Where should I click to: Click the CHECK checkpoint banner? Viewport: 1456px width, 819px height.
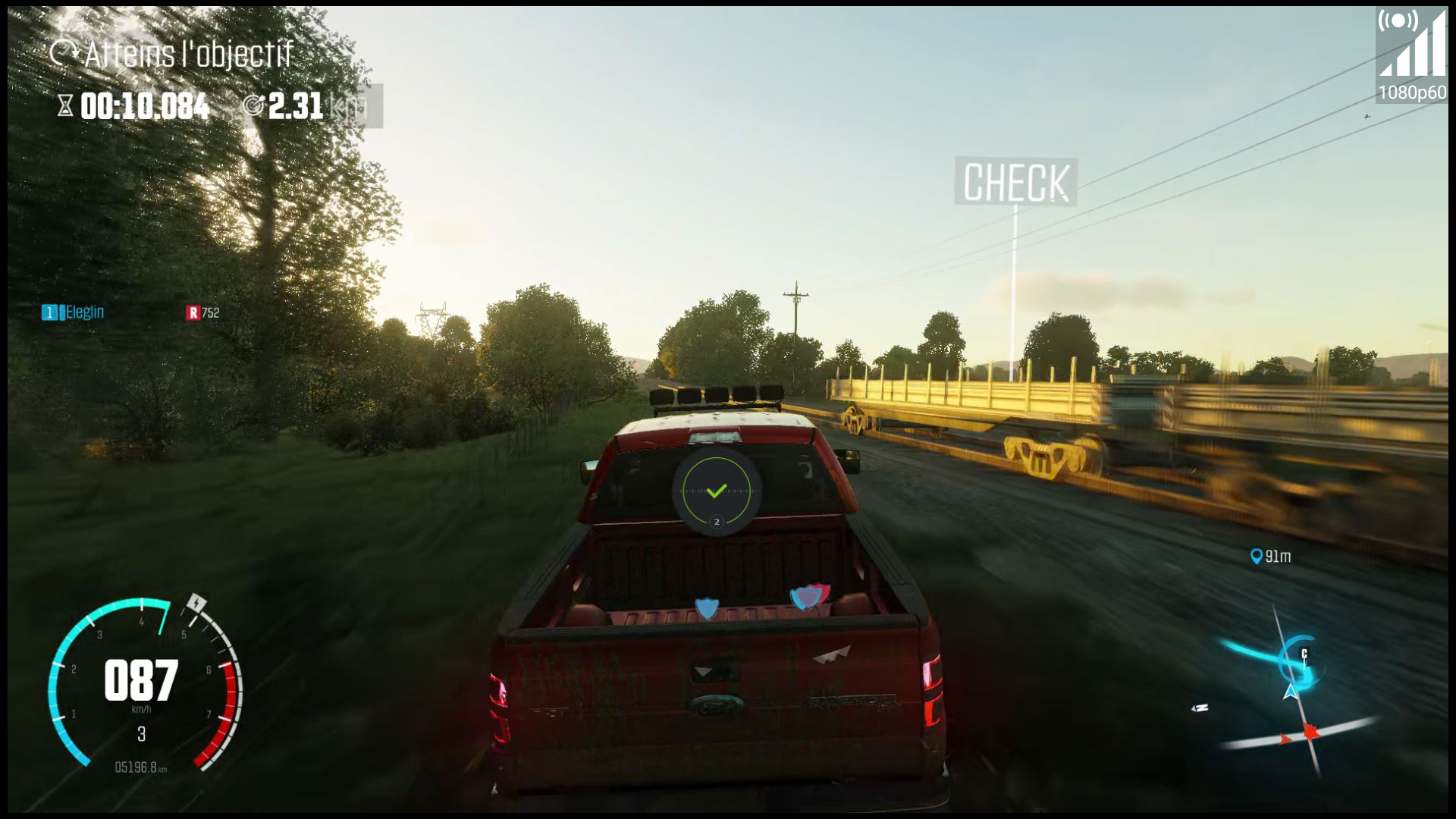coord(1016,182)
